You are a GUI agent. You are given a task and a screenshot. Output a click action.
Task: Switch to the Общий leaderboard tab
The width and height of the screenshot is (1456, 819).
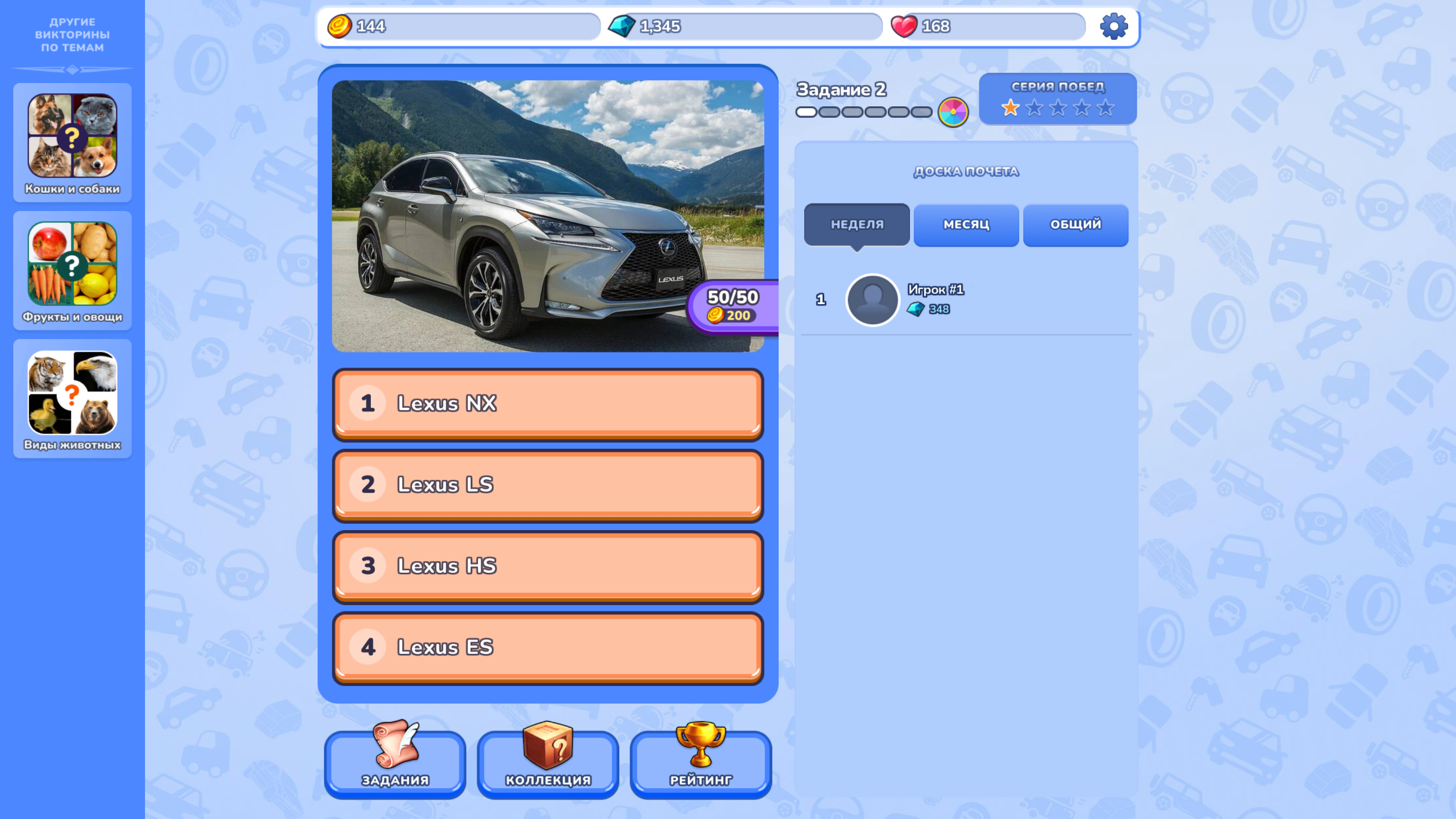(x=1075, y=225)
